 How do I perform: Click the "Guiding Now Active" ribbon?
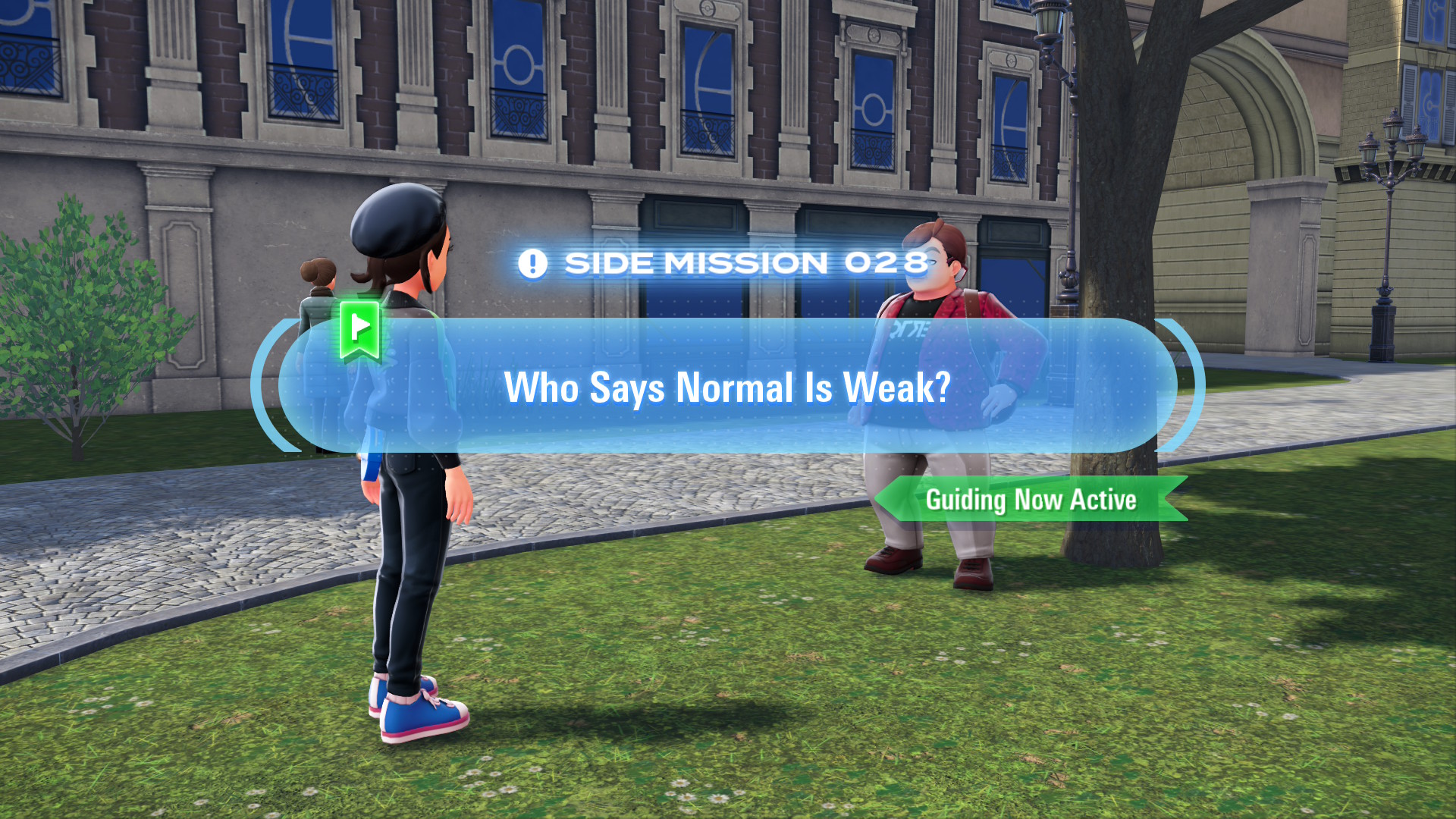click(1030, 499)
